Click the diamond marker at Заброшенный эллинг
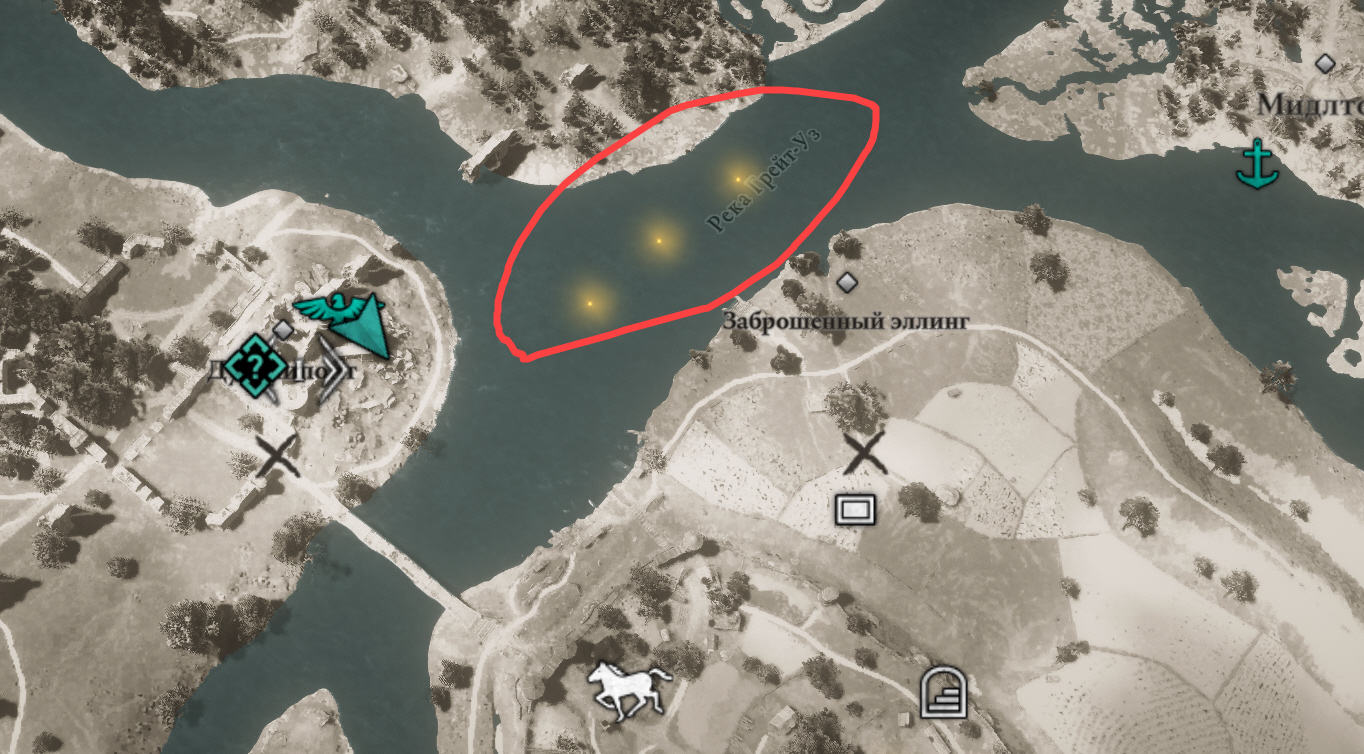This screenshot has width=1364, height=754. click(x=849, y=284)
